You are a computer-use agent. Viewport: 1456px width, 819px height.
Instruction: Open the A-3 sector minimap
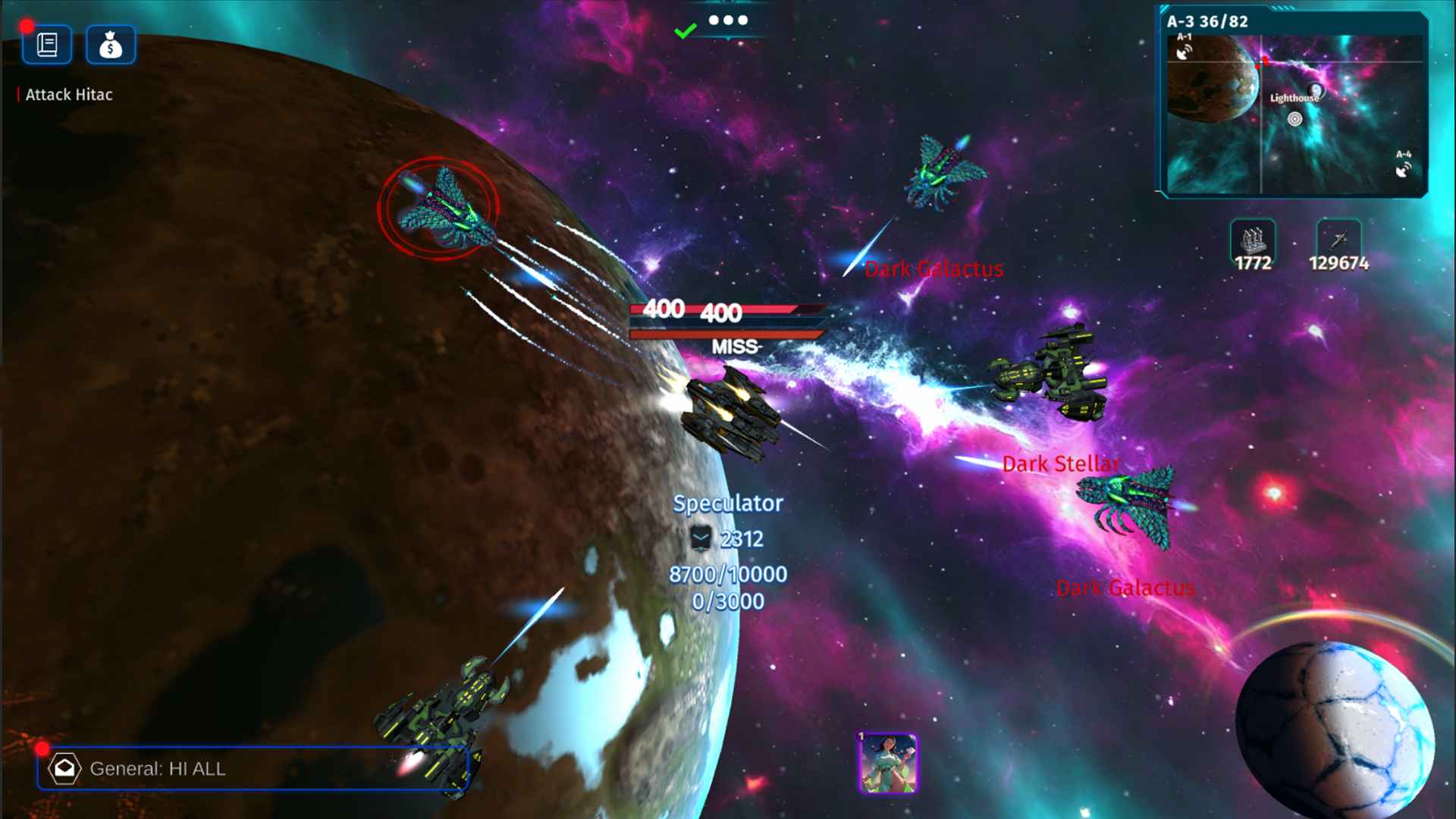click(1294, 114)
